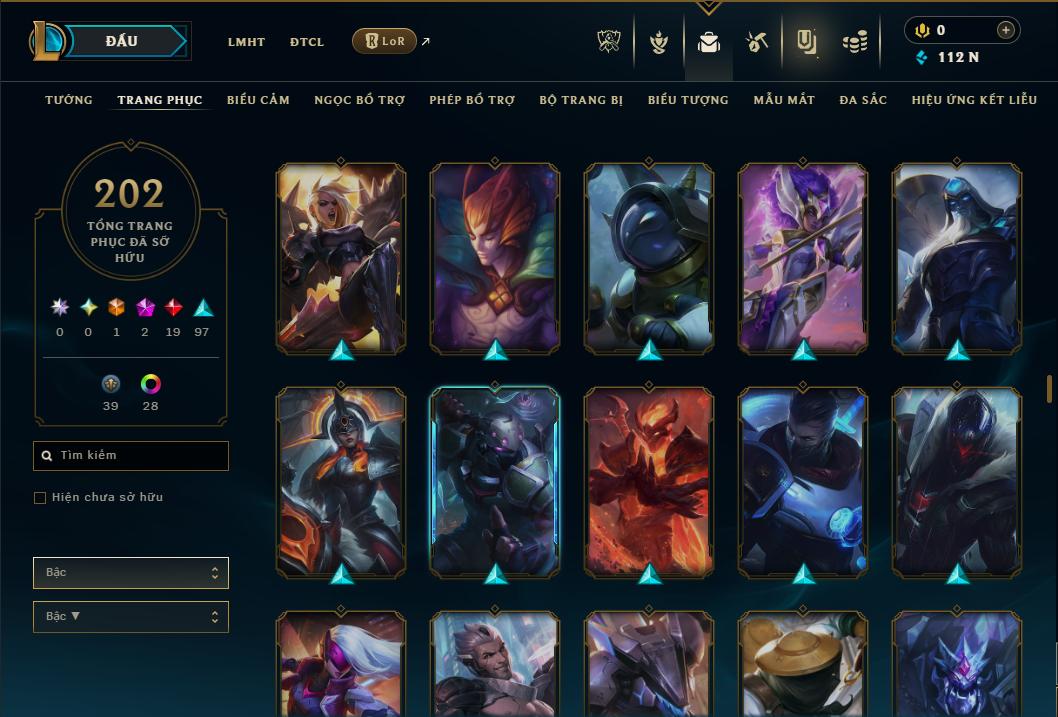Open the Bậc ▼ sorting dropdown
This screenshot has height=717, width=1058.
click(x=131, y=617)
